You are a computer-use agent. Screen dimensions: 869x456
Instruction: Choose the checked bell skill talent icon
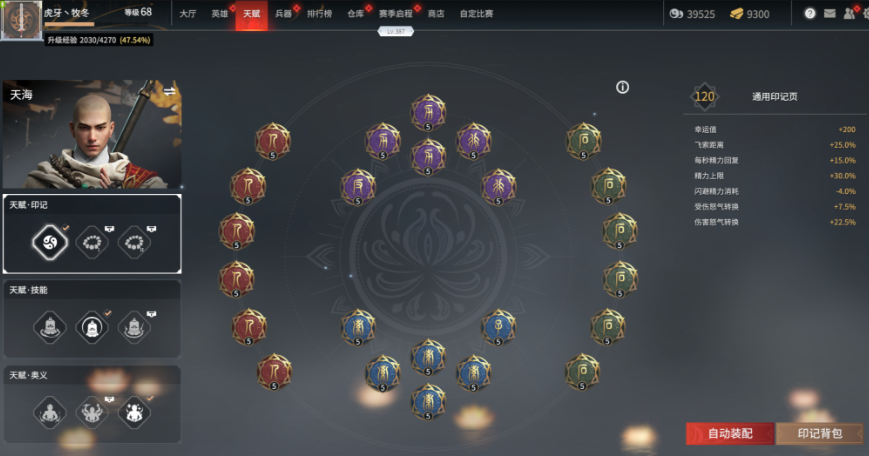point(91,326)
